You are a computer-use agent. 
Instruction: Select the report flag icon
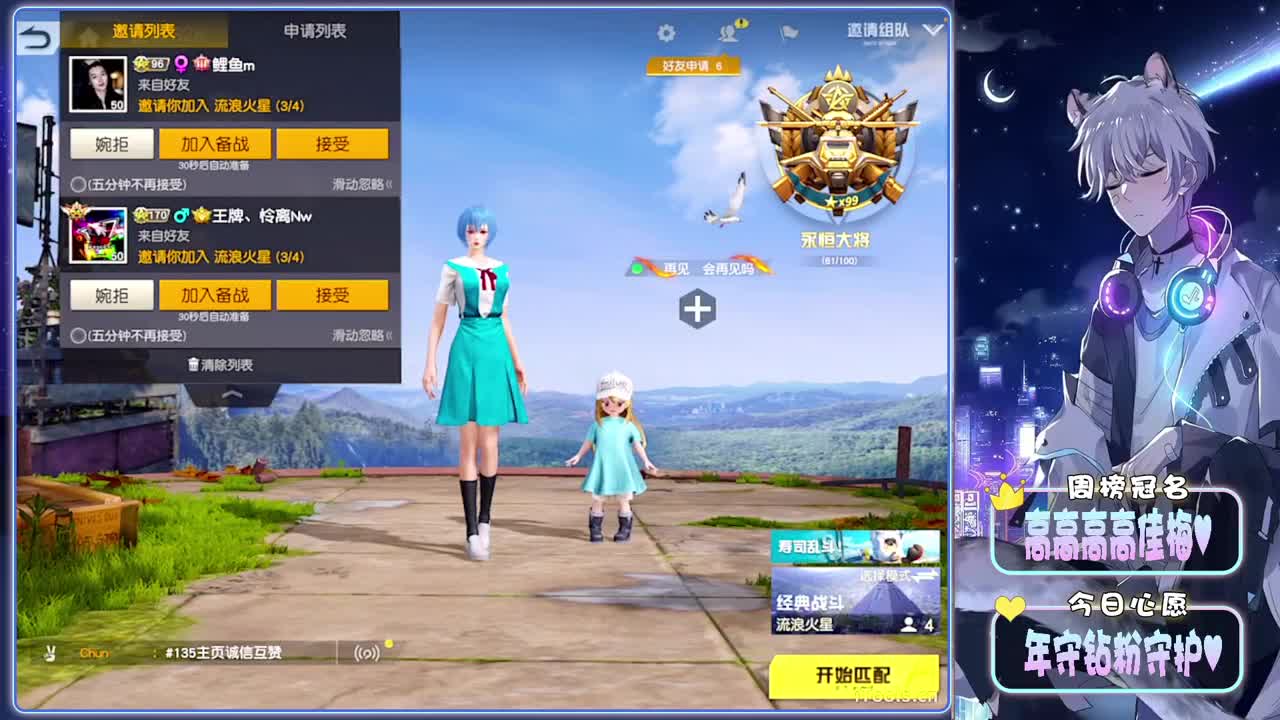(x=786, y=33)
